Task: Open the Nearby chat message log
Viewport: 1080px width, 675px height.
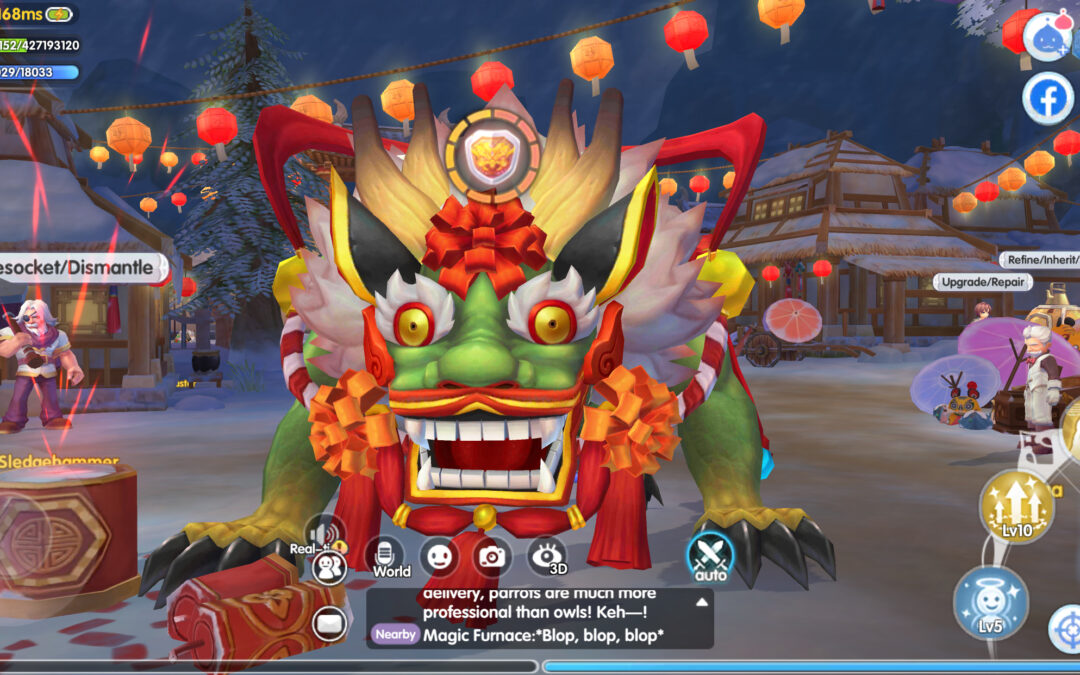Action: (x=540, y=634)
